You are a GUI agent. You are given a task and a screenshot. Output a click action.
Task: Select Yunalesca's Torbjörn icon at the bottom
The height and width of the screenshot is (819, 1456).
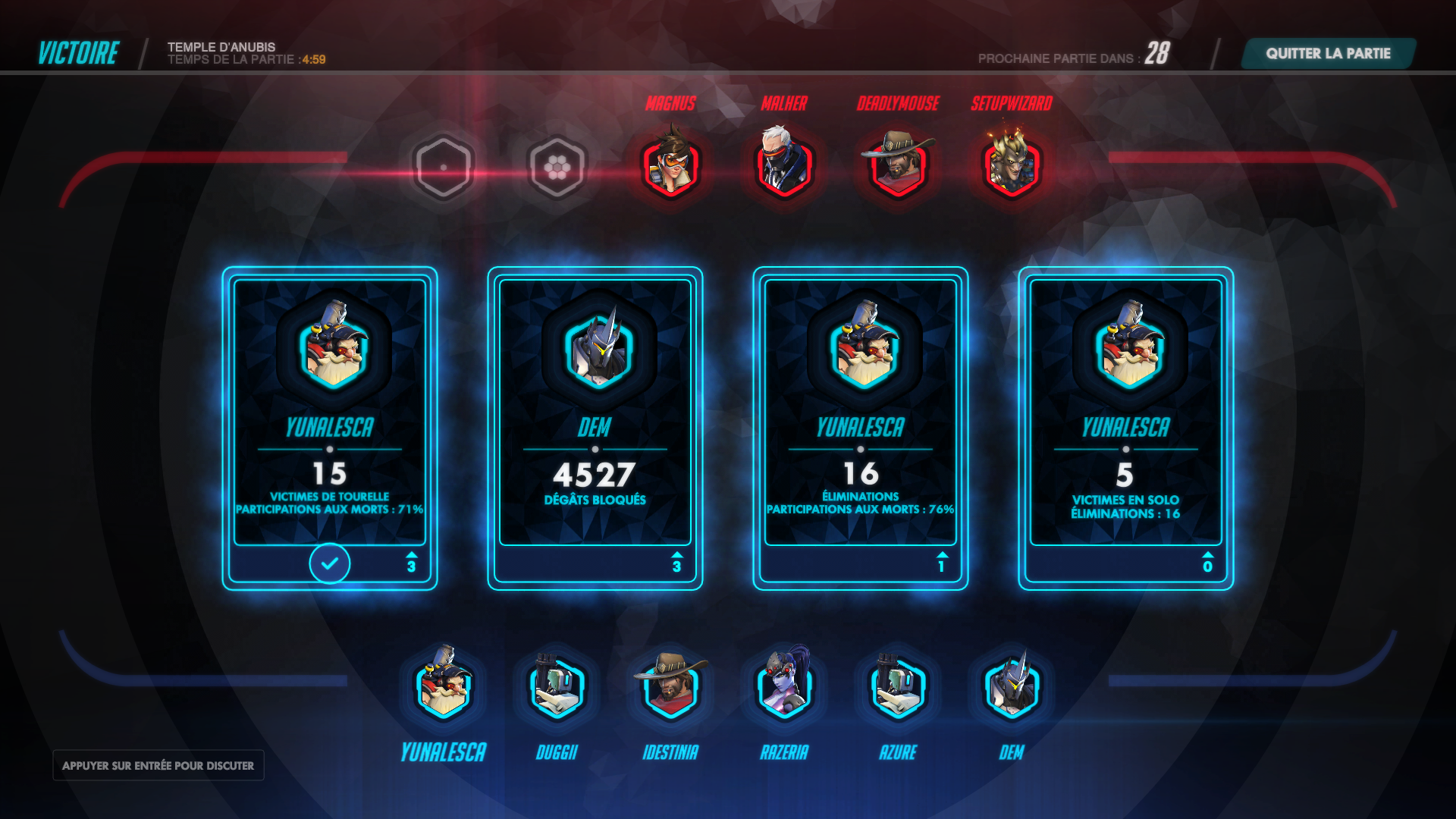[444, 692]
